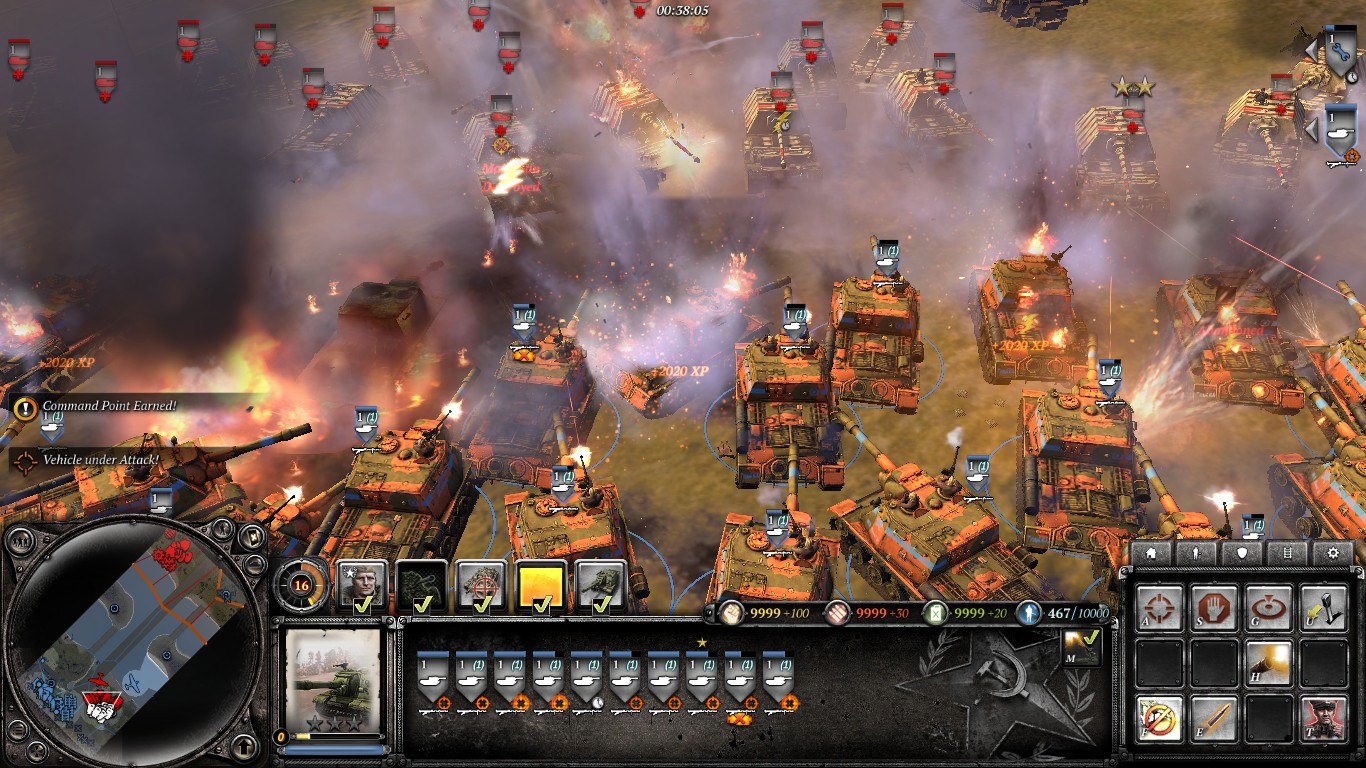
Task: Activate the Attack Move crosshair command
Action: pyautogui.click(x=1159, y=607)
